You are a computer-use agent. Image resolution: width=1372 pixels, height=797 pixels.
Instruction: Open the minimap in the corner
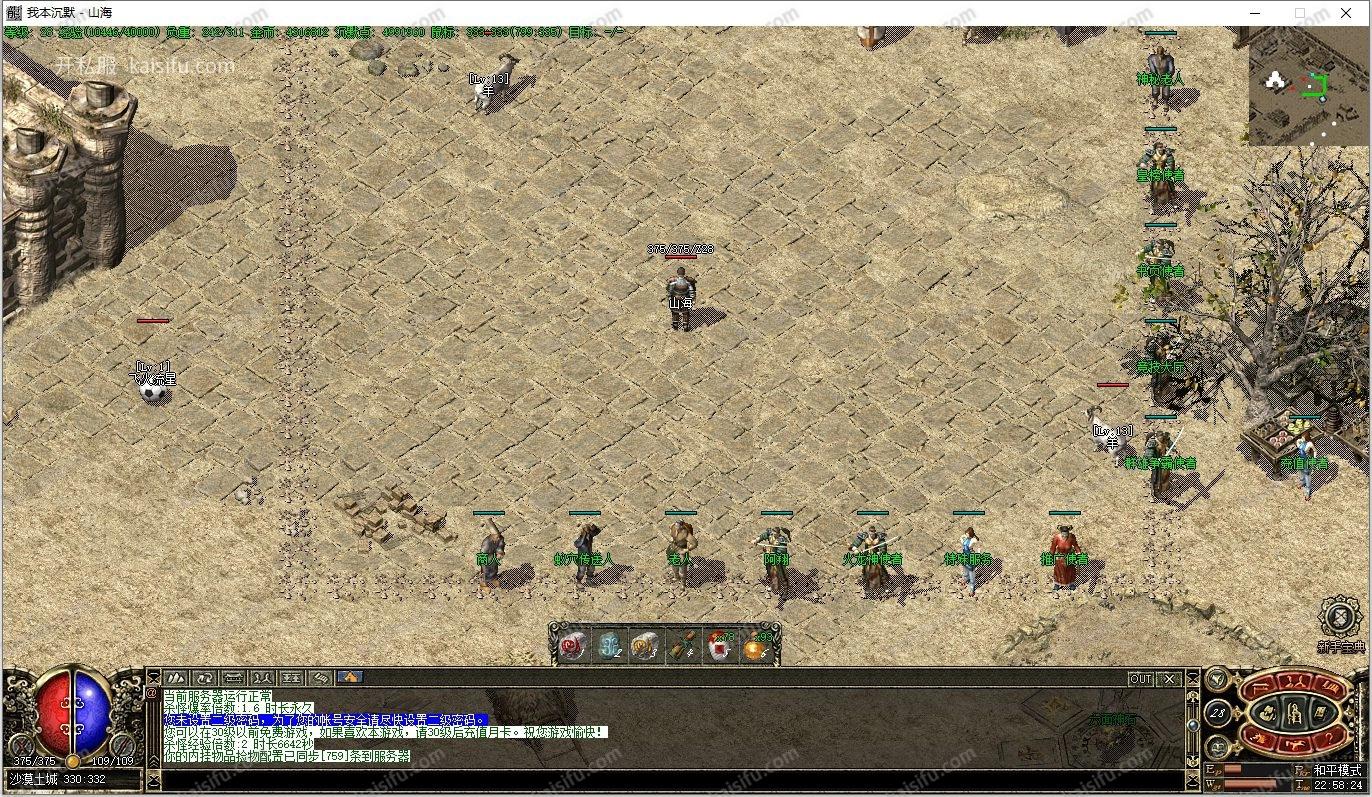click(x=1308, y=86)
